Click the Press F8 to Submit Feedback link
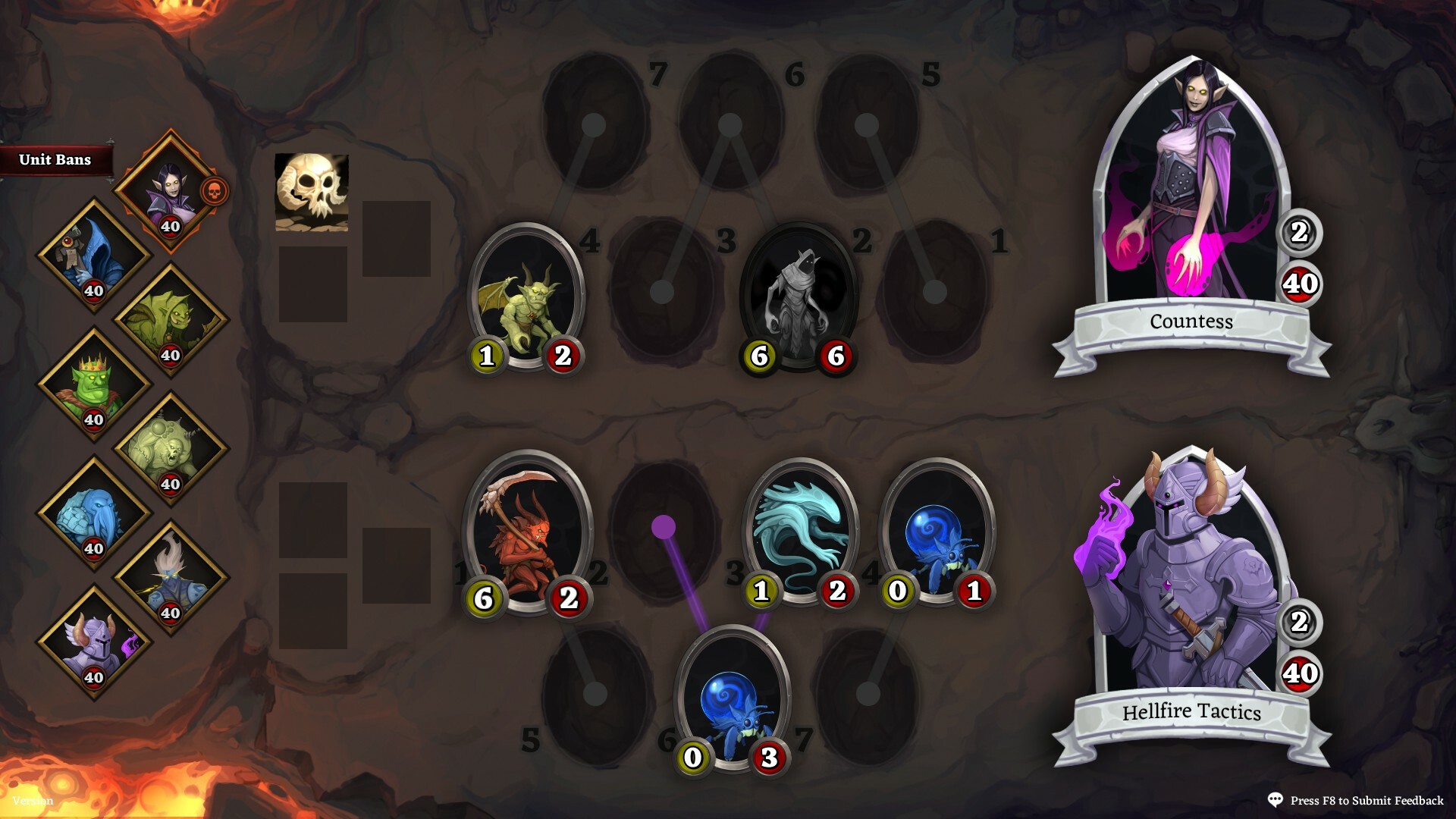Image resolution: width=1456 pixels, height=819 pixels. [1365, 799]
